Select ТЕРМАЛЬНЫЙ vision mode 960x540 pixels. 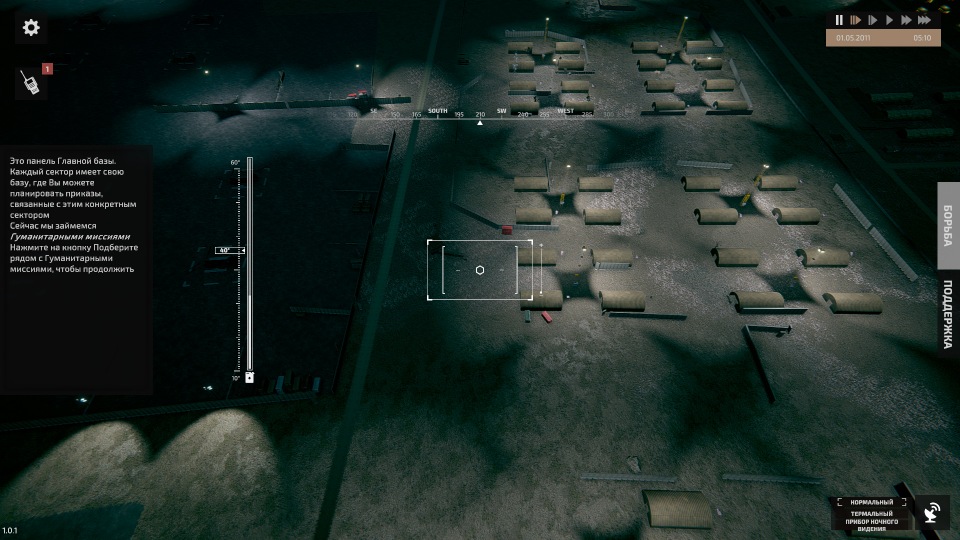click(x=871, y=513)
